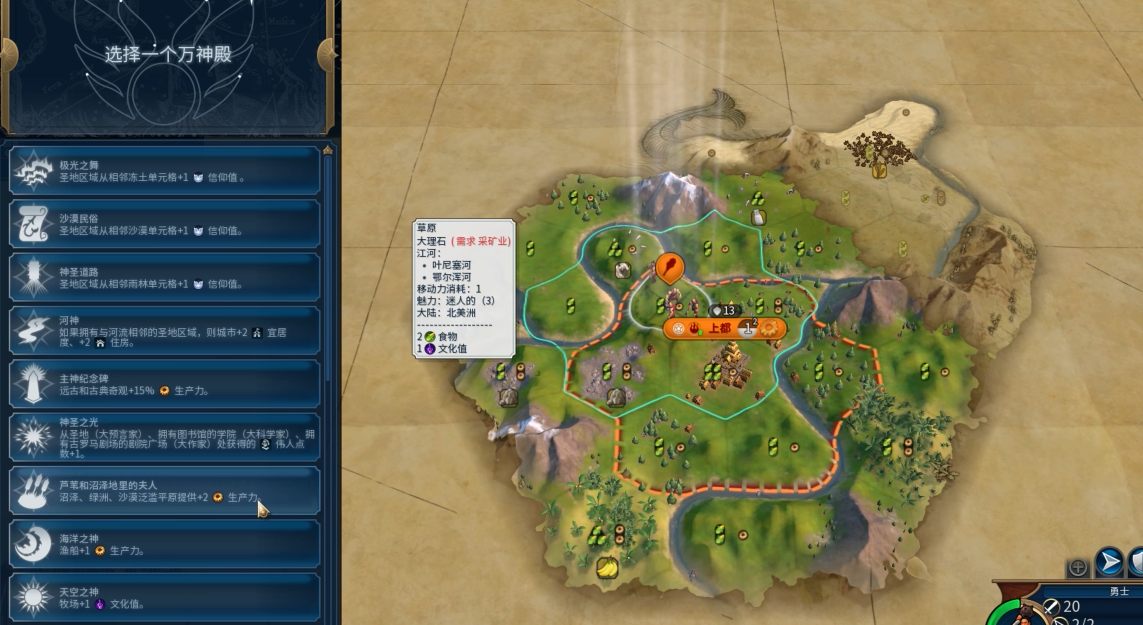Pick the 海洋之神 pantheon
The width and height of the screenshot is (1143, 625).
165,544
